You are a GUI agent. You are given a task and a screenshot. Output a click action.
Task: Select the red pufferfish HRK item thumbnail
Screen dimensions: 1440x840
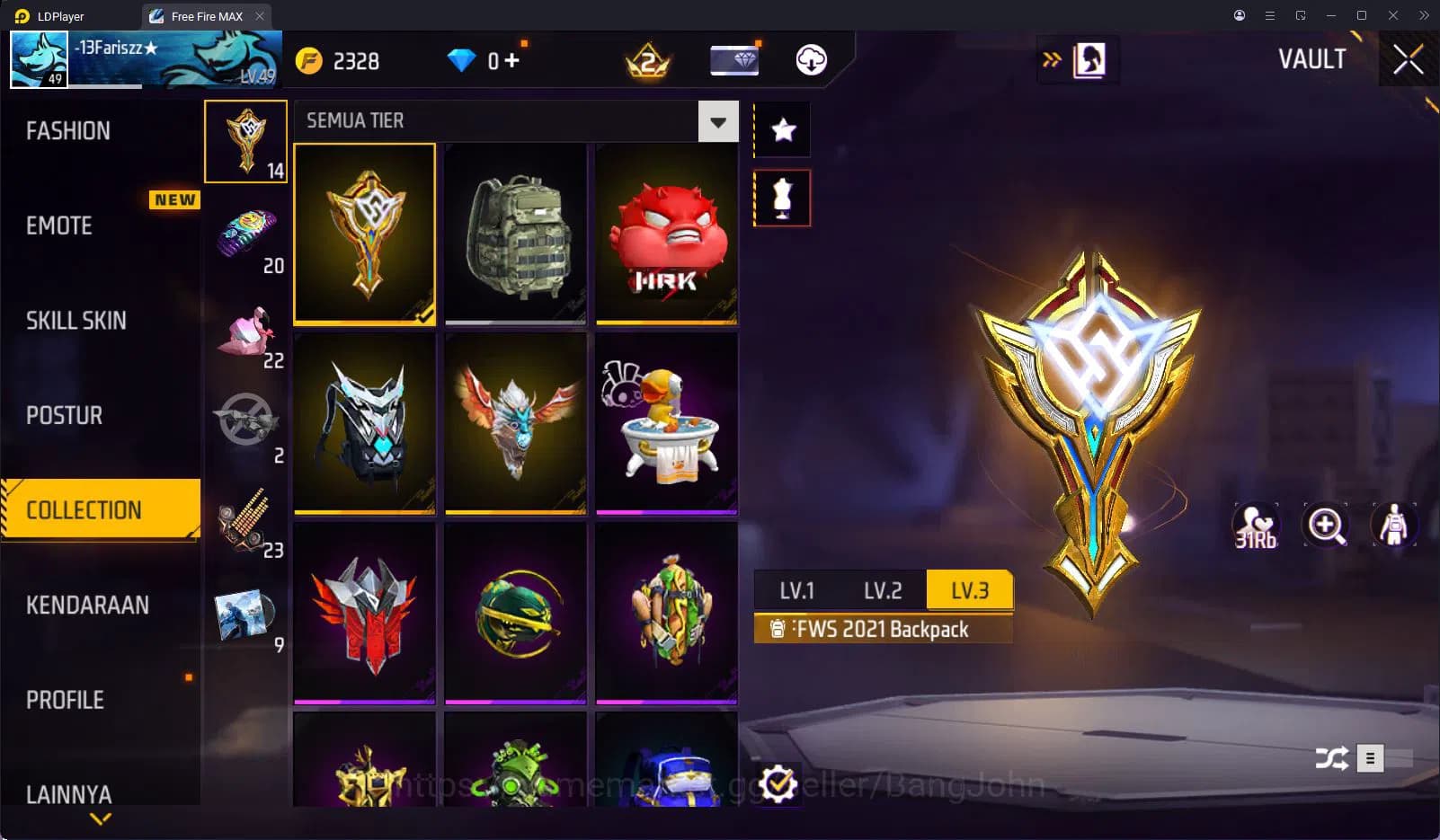click(666, 234)
